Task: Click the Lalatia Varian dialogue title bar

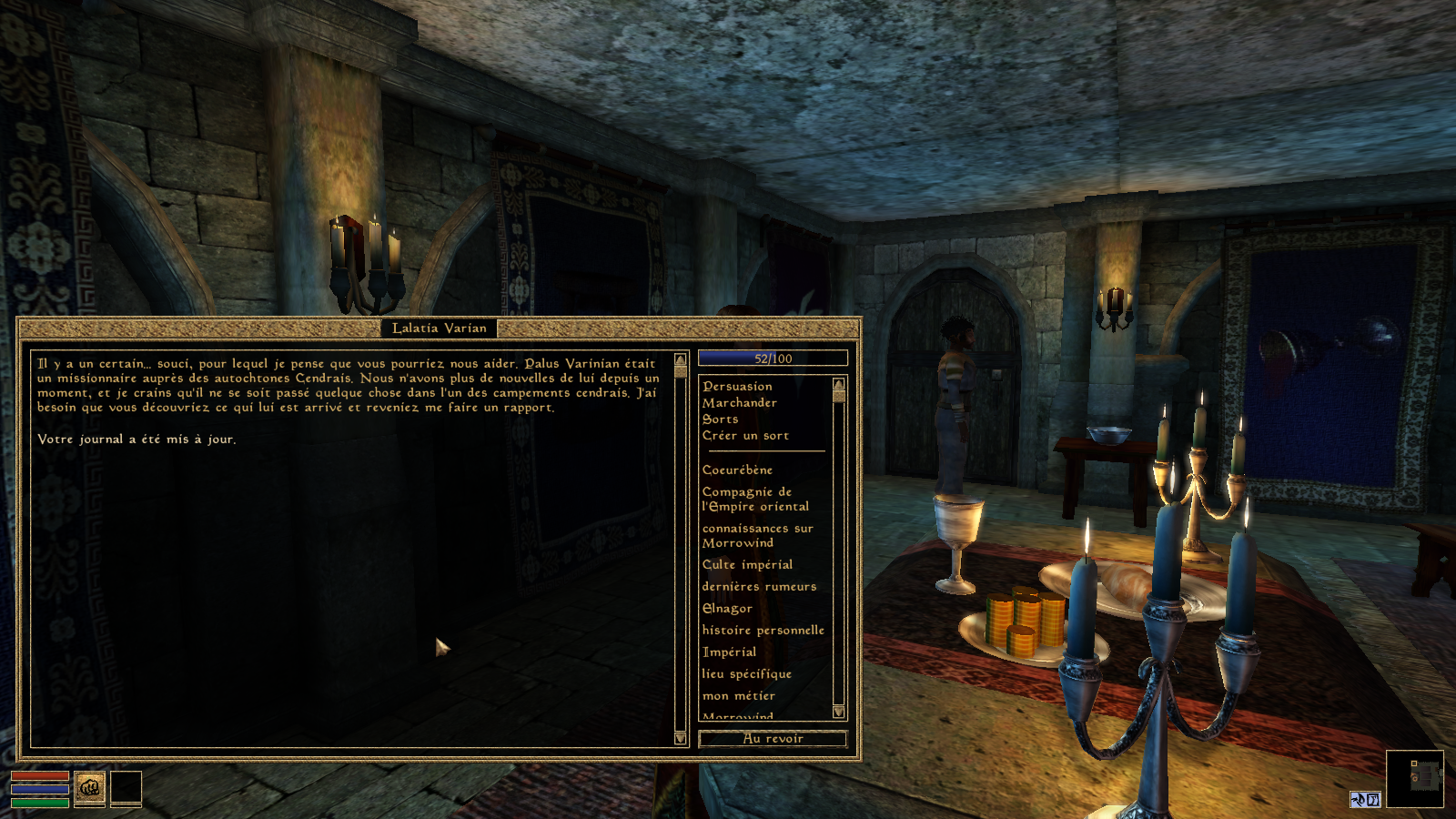Action: 439,328
